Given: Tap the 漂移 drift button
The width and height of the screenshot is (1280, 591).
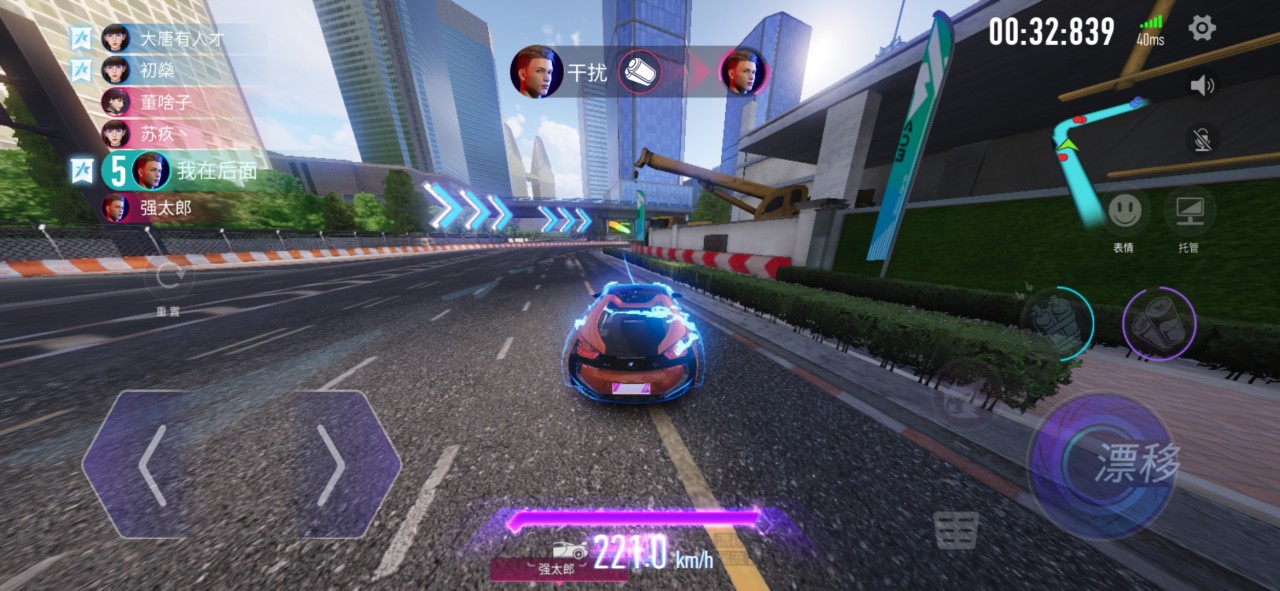Looking at the screenshot, I should tap(1102, 465).
